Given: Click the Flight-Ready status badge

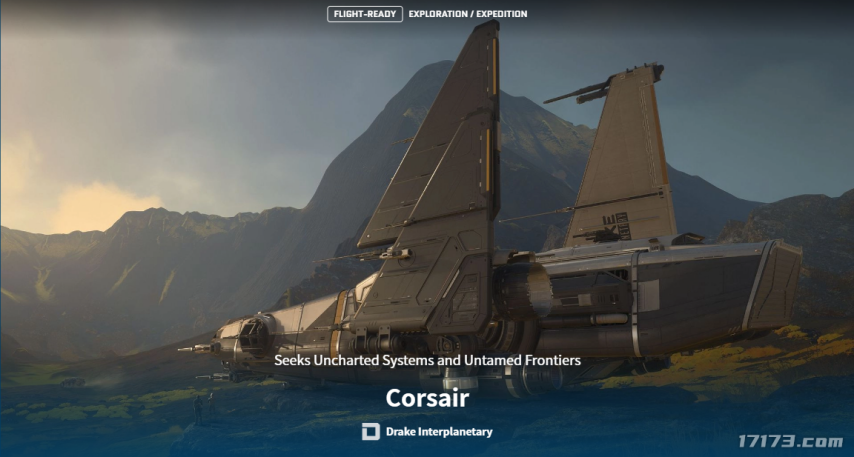Looking at the screenshot, I should point(365,14).
